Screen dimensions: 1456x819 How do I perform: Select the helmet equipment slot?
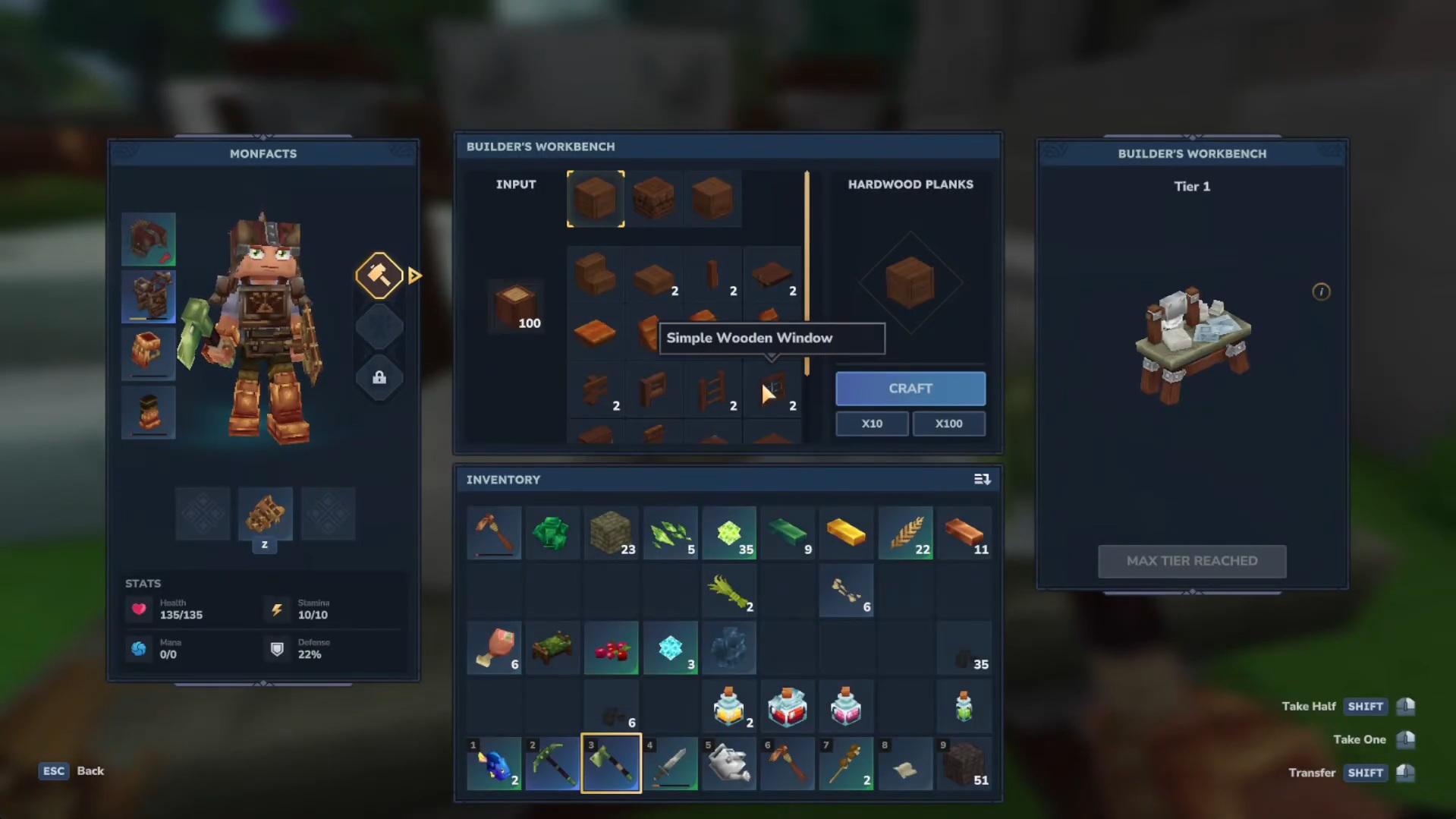[148, 238]
